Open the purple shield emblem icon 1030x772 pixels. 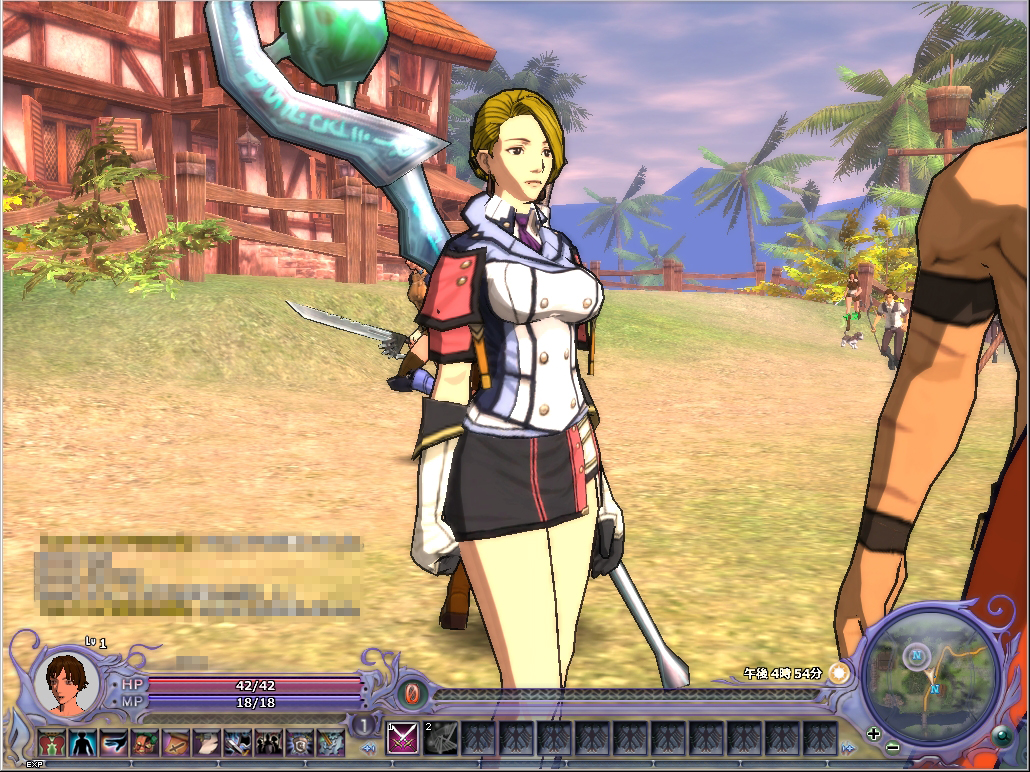click(300, 743)
